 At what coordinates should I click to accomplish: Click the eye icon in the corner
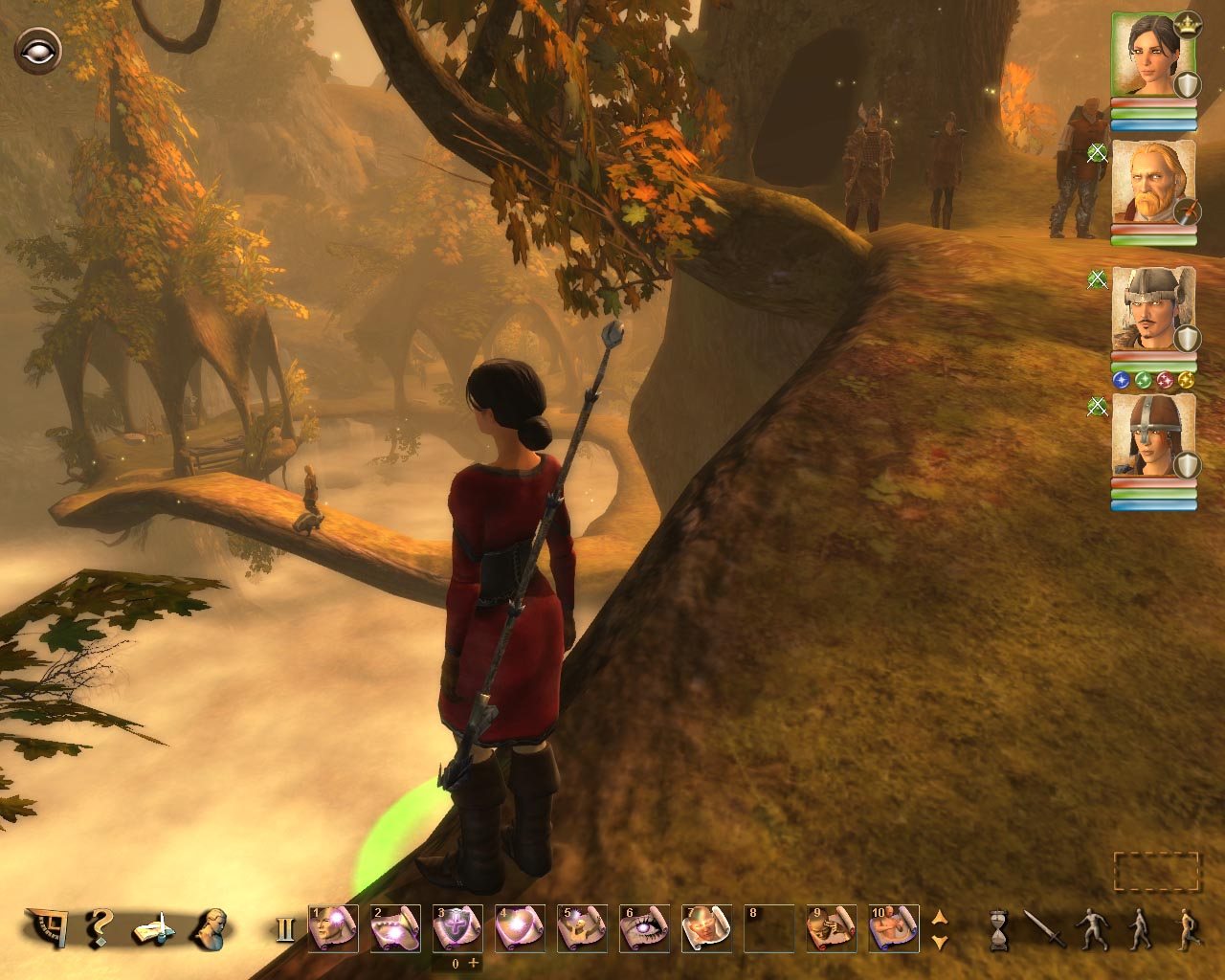point(37,49)
